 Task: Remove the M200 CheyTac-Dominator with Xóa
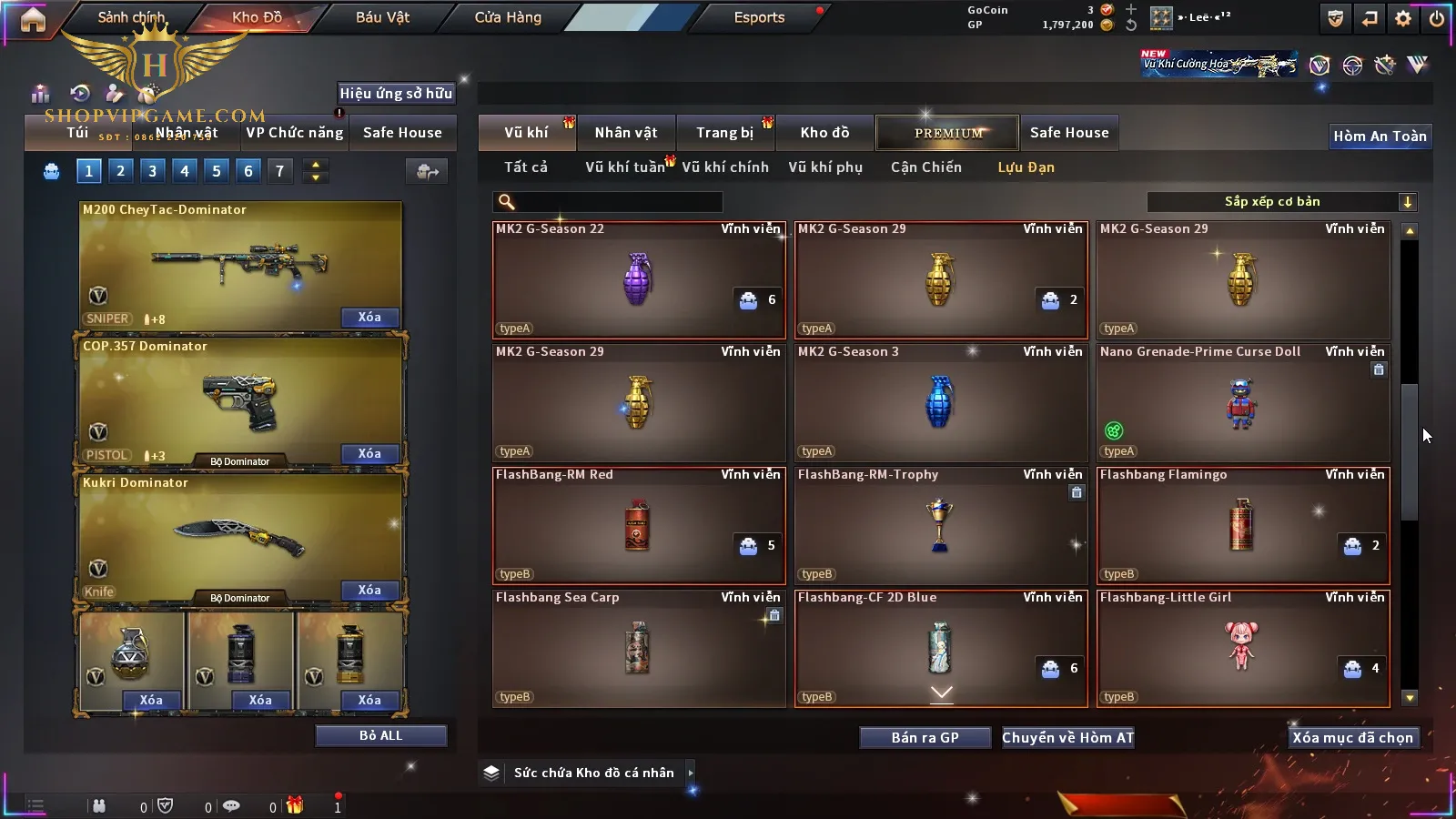pos(369,318)
